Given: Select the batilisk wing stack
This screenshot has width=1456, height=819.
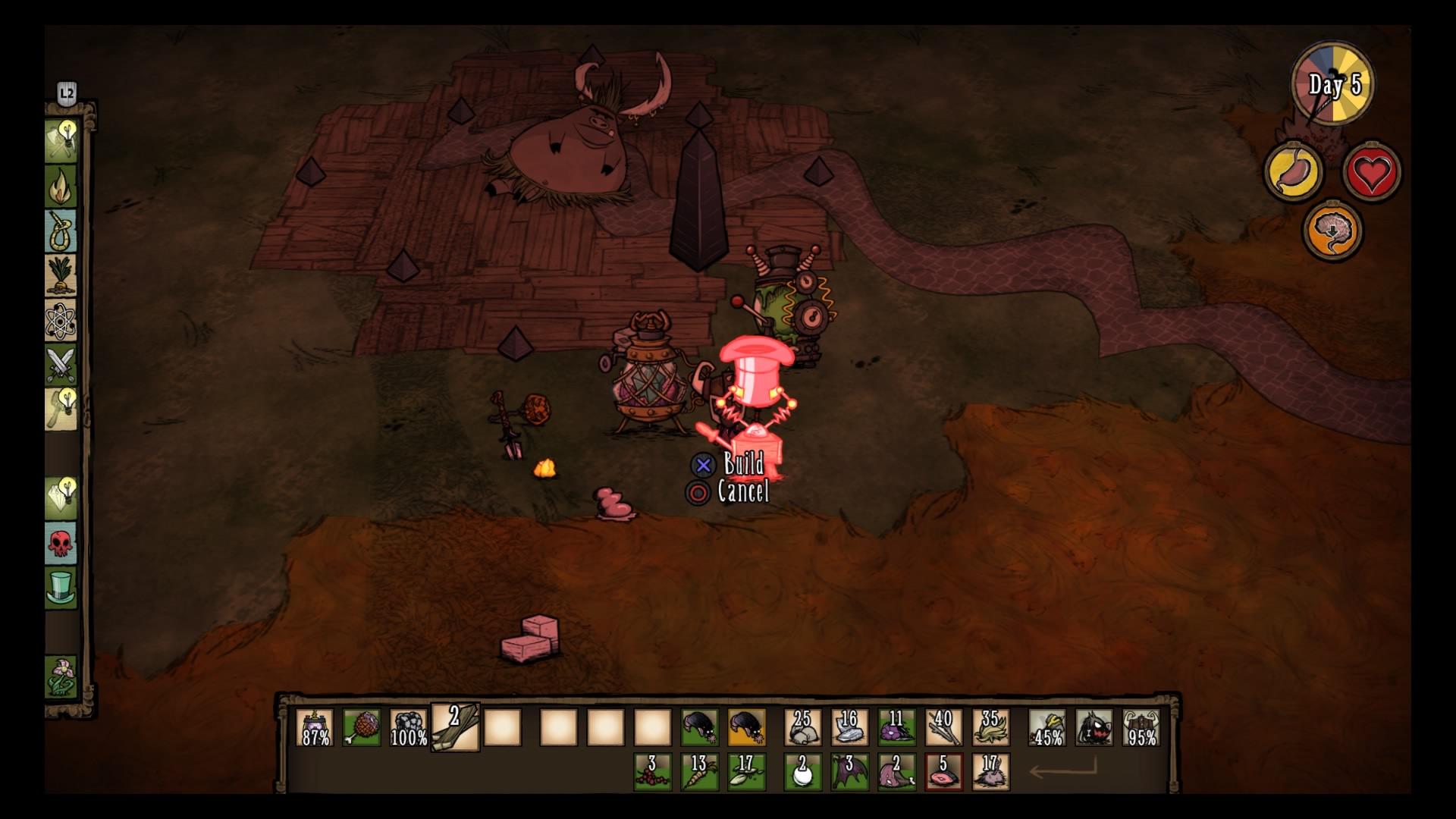Looking at the screenshot, I should [849, 771].
